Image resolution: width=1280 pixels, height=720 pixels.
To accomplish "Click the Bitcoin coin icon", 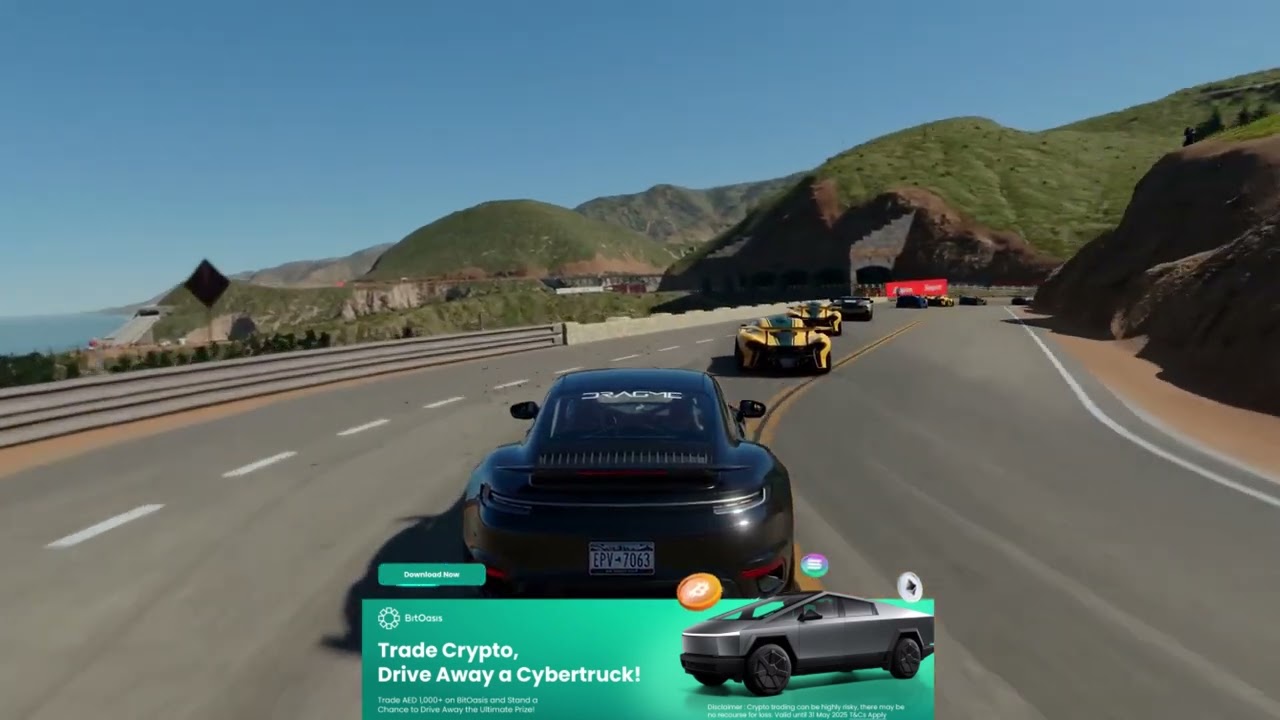I will point(698,592).
